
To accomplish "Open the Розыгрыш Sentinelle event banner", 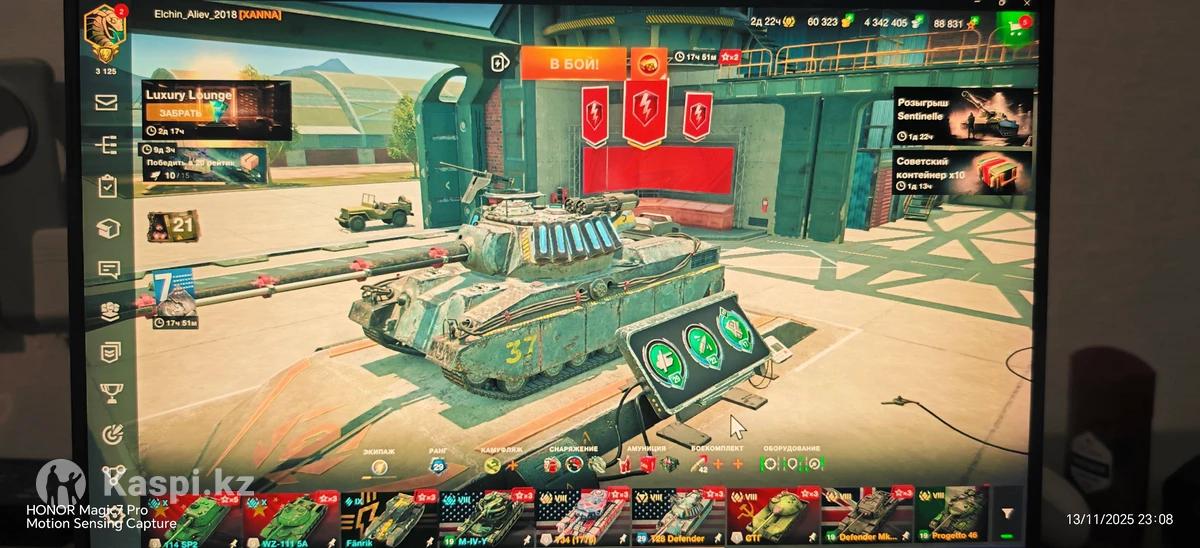I will [x=961, y=116].
